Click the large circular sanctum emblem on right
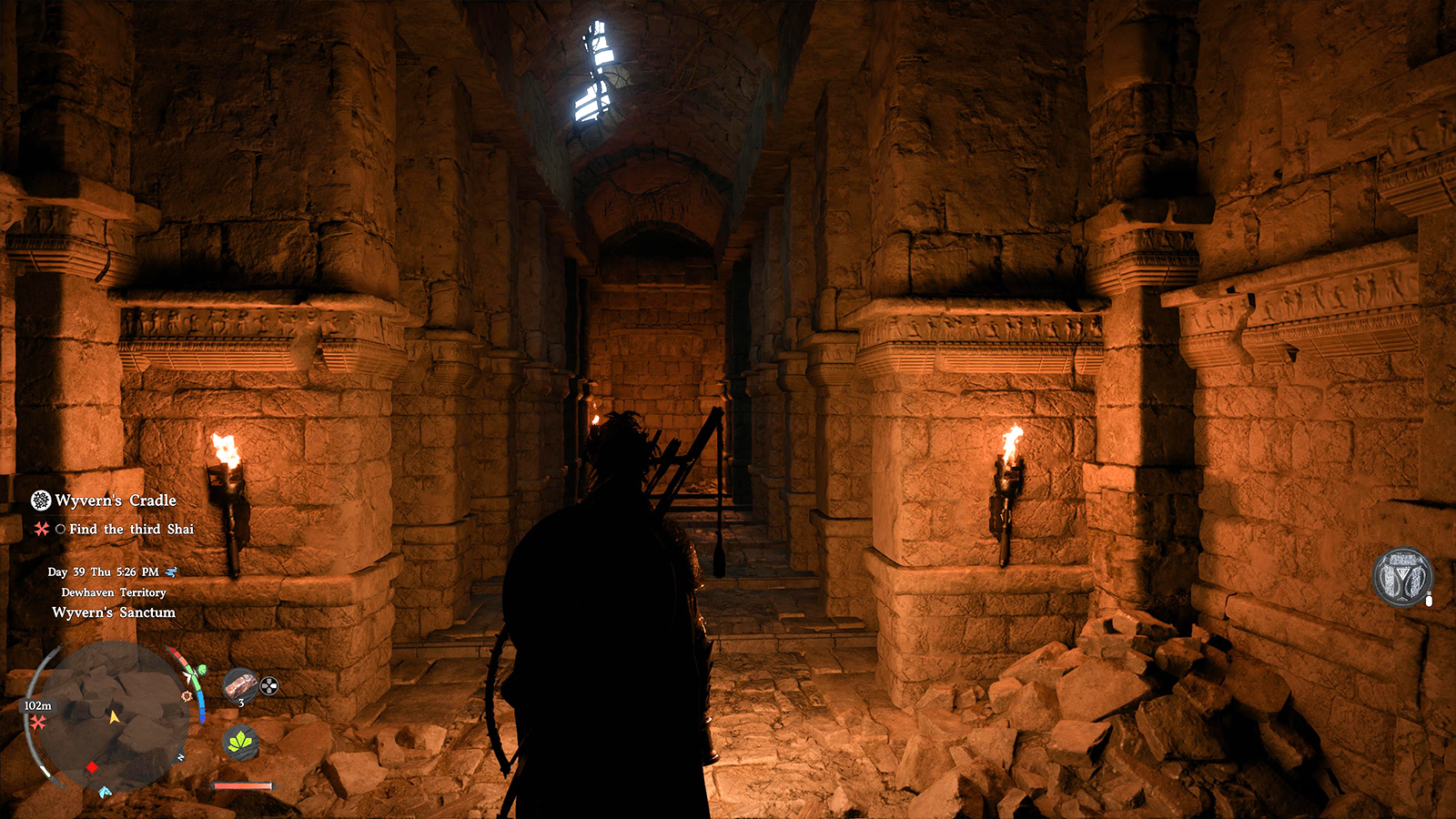Image resolution: width=1456 pixels, height=819 pixels. pos(1402,575)
